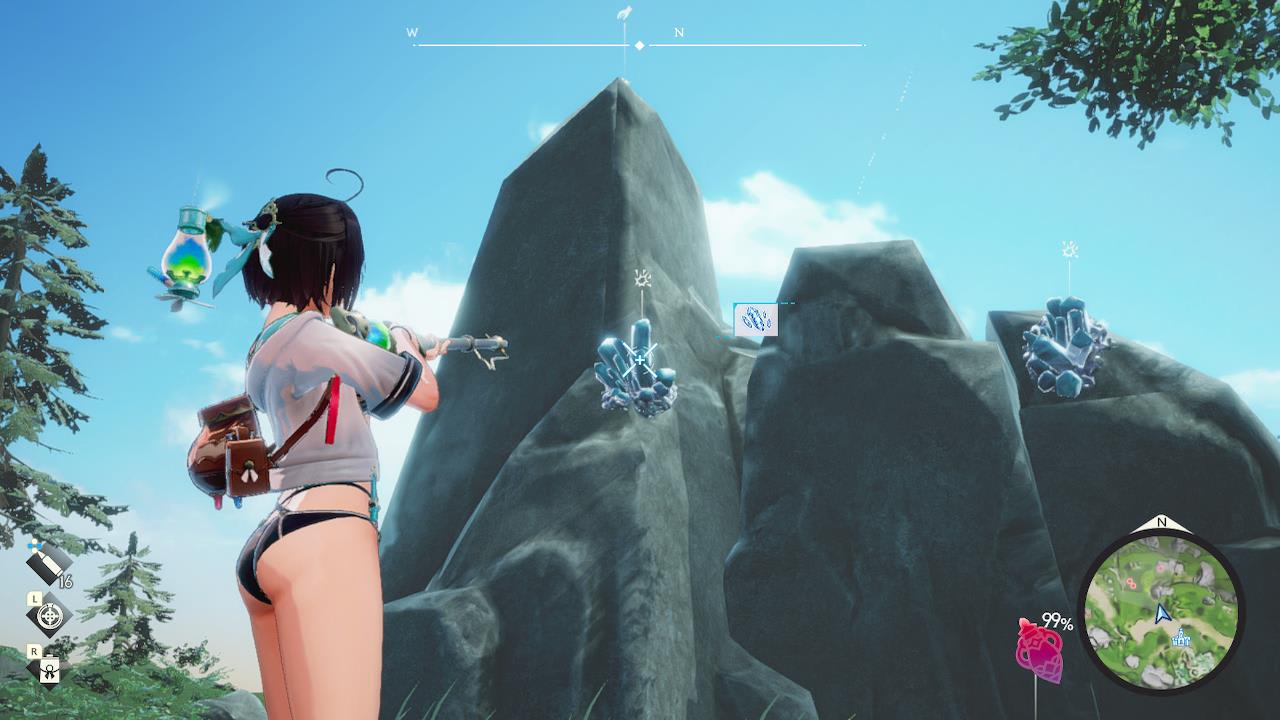This screenshot has width=1280, height=720.
Task: Click the blue crystal item thumbnail in the popup
Action: 757,317
